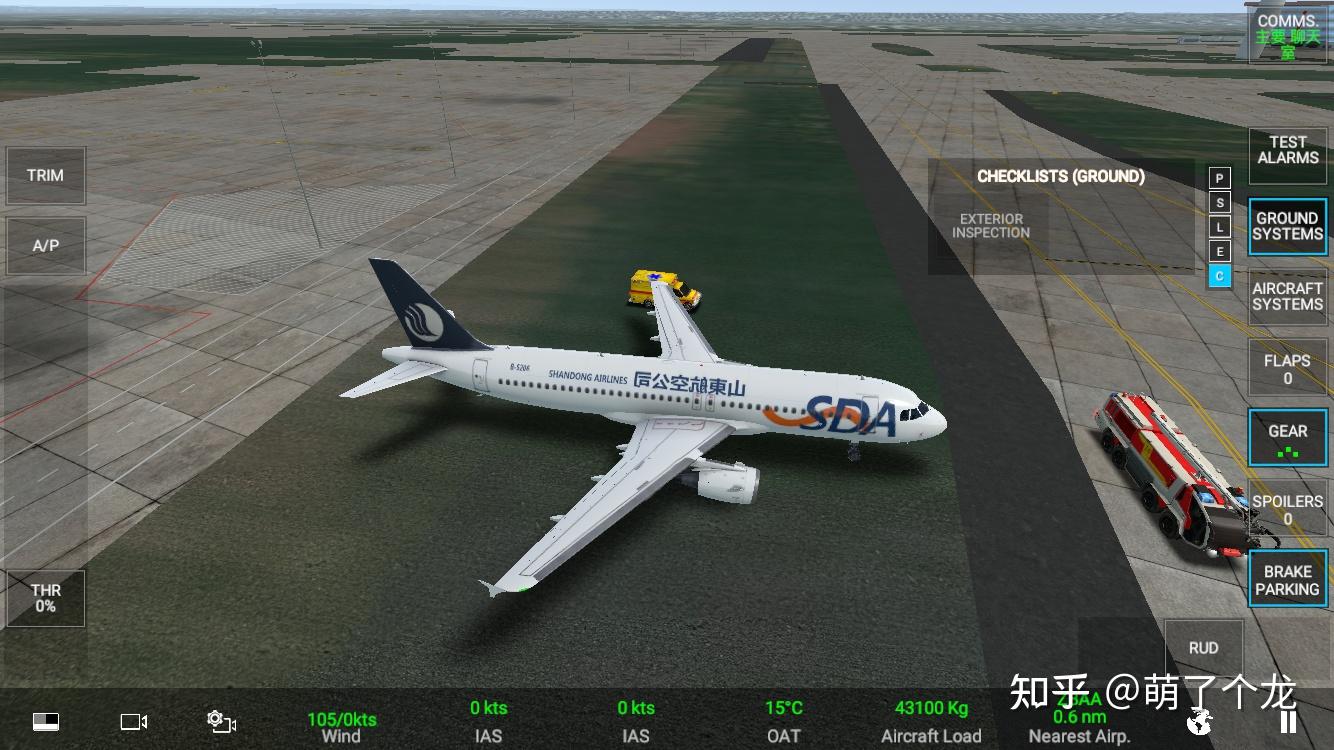The height and width of the screenshot is (750, 1334).
Task: Switch to the E ground systems tab
Action: pos(1219,251)
